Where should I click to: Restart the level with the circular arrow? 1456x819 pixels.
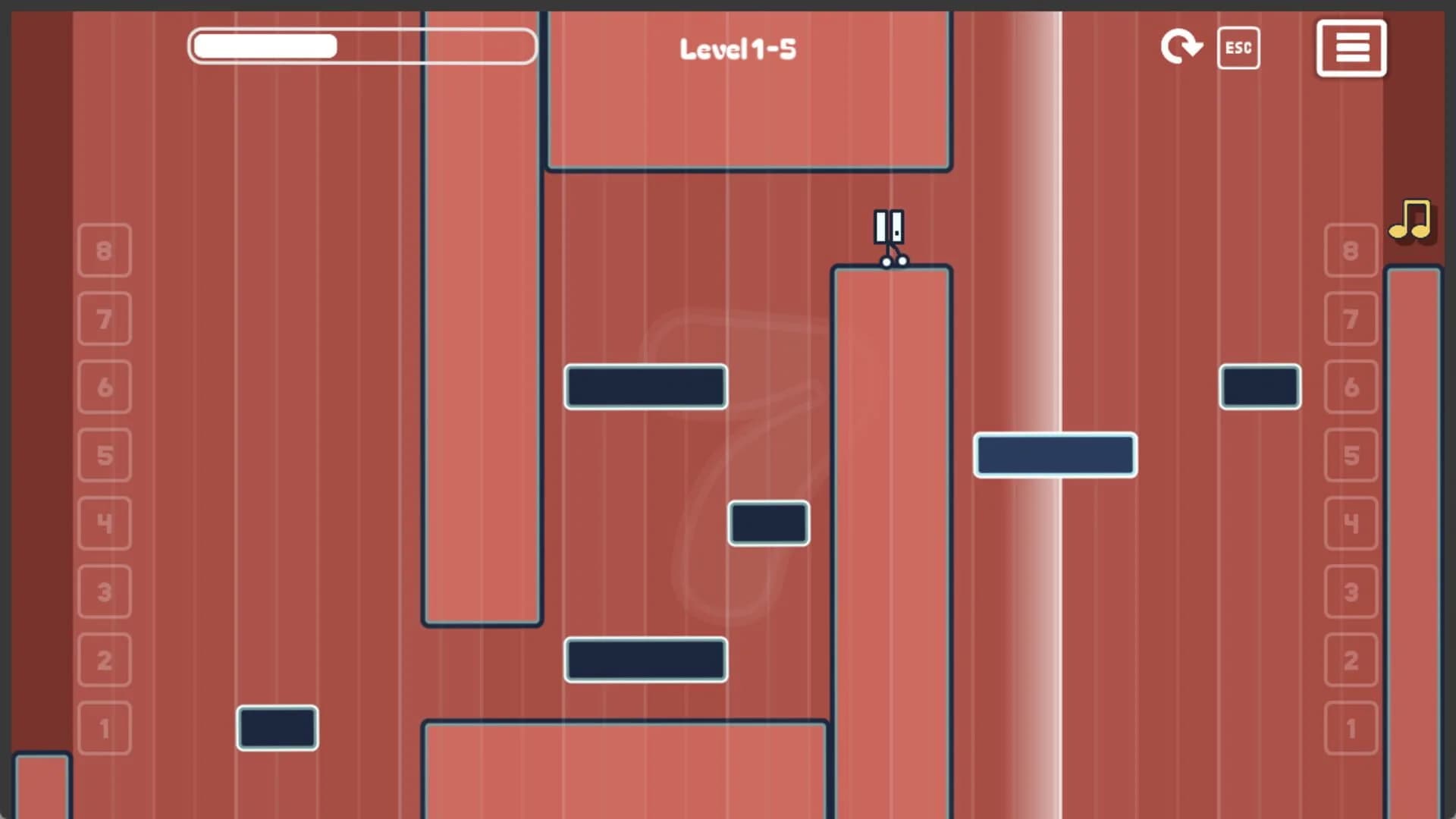pyautogui.click(x=1181, y=48)
